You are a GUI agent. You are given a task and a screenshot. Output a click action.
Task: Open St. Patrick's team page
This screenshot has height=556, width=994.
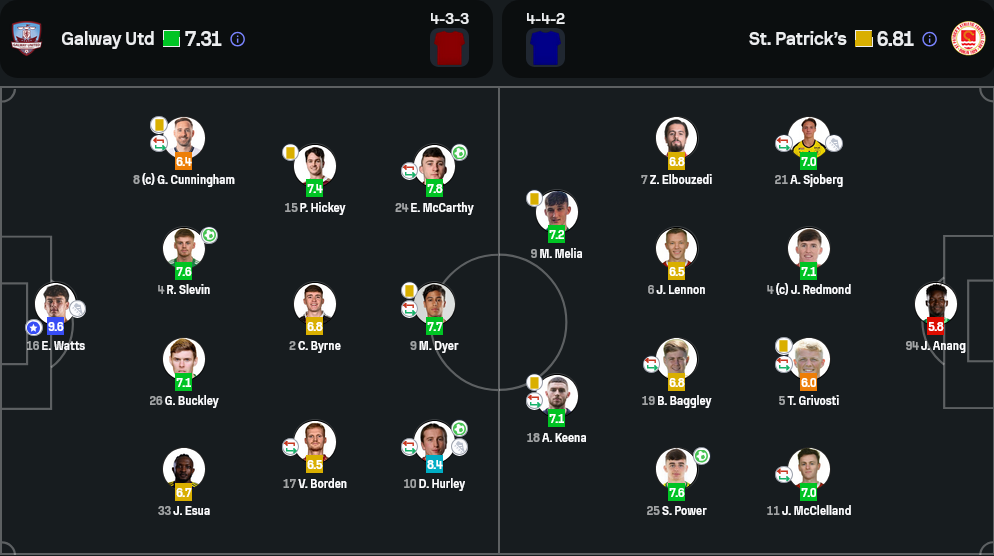(x=797, y=39)
